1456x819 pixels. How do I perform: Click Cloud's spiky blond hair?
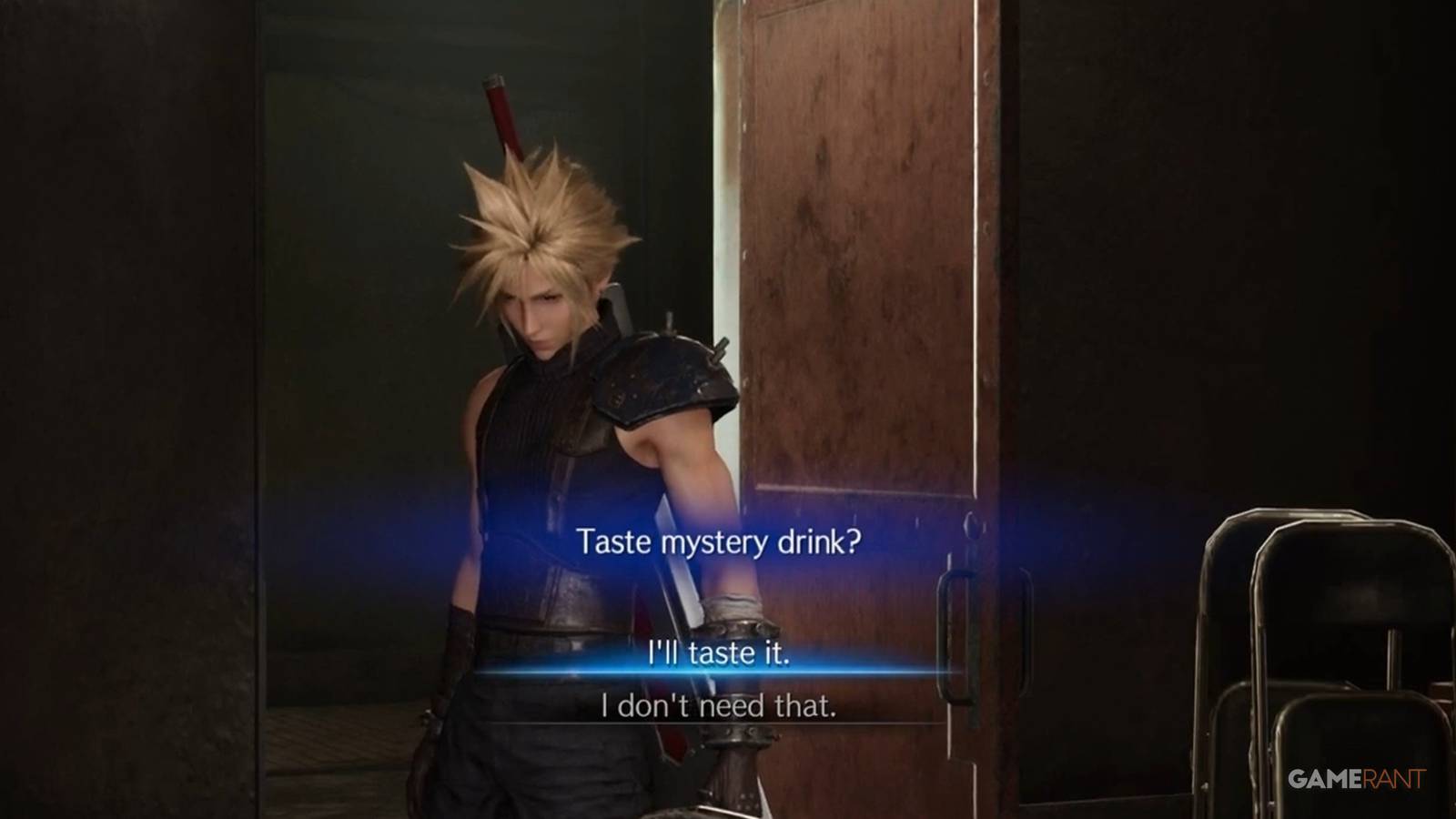point(537,218)
